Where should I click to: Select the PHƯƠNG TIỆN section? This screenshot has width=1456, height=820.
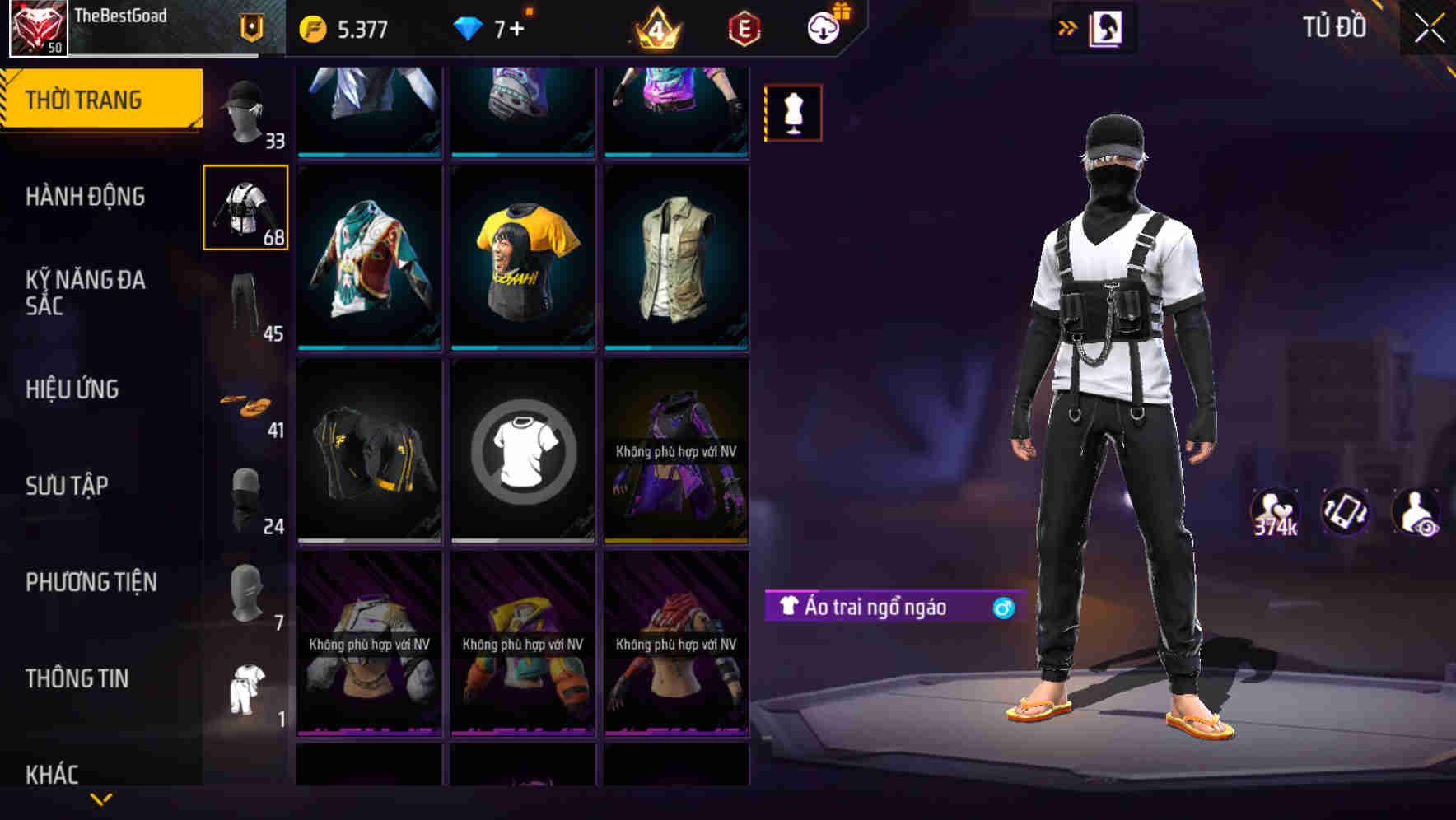click(x=91, y=581)
